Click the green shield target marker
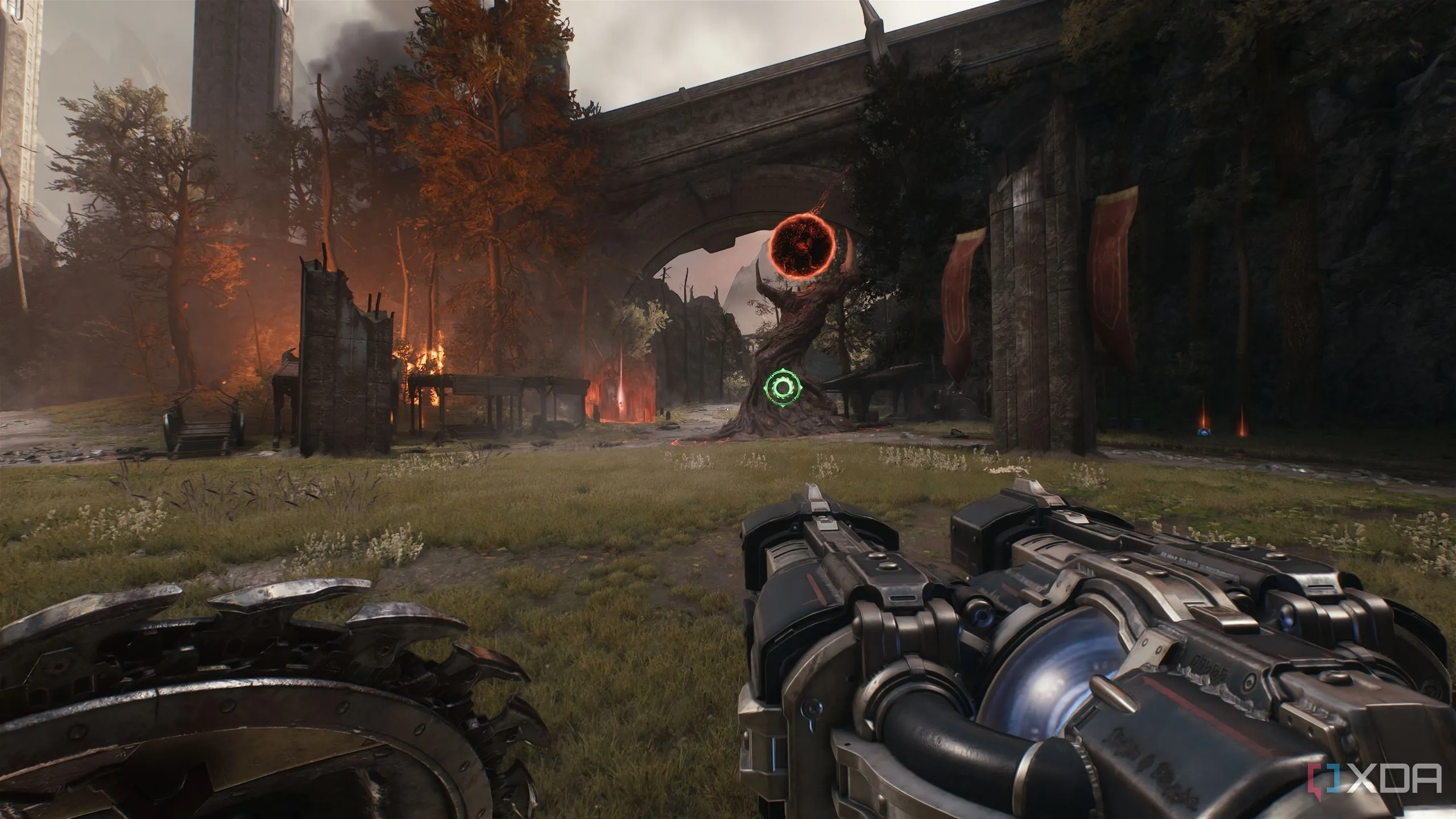The width and height of the screenshot is (1456, 819). pyautogui.click(x=784, y=388)
